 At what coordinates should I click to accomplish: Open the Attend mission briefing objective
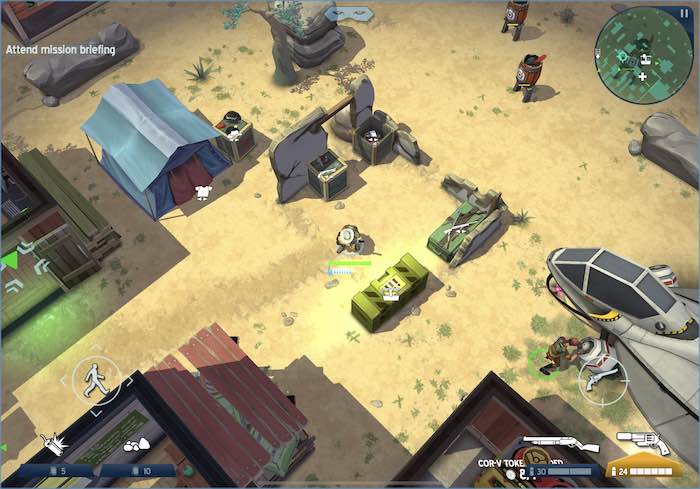[x=60, y=49]
